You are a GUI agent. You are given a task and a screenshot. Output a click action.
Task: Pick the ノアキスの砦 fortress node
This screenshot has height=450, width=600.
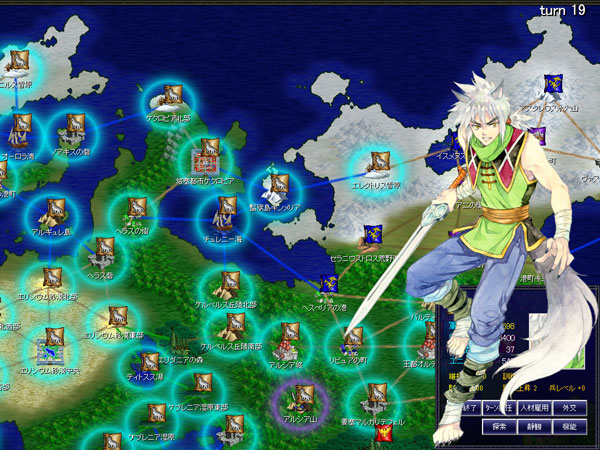(x=74, y=127)
